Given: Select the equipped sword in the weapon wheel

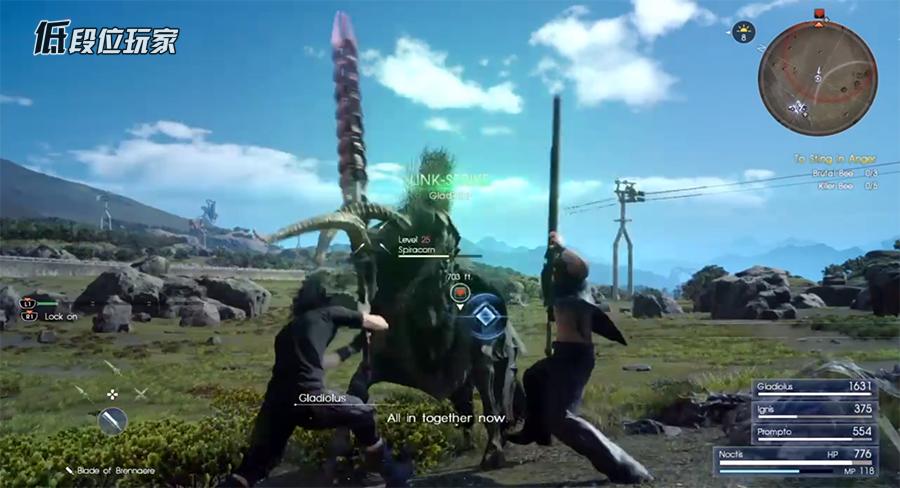Looking at the screenshot, I should click(x=112, y=421).
